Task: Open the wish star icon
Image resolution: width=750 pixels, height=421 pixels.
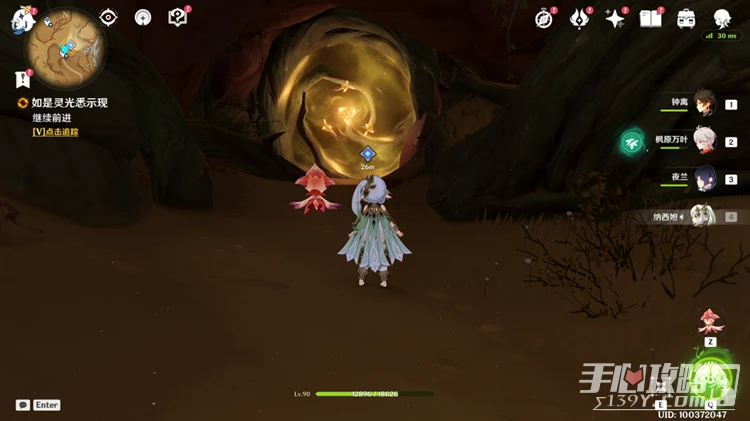Action: tap(615, 18)
